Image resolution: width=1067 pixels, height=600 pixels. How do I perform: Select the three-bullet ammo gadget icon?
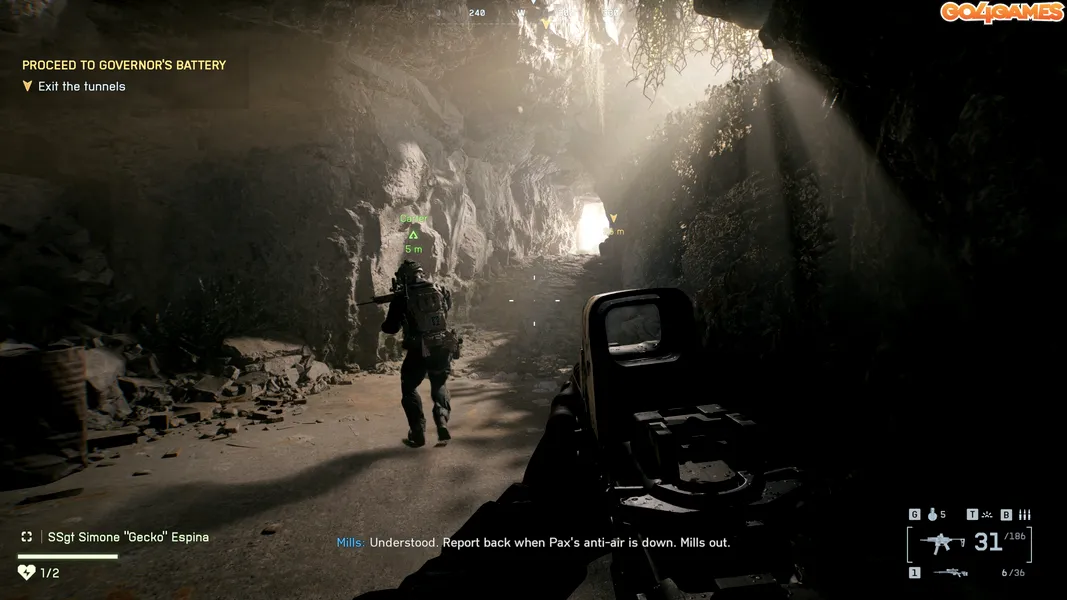[x=1023, y=515]
